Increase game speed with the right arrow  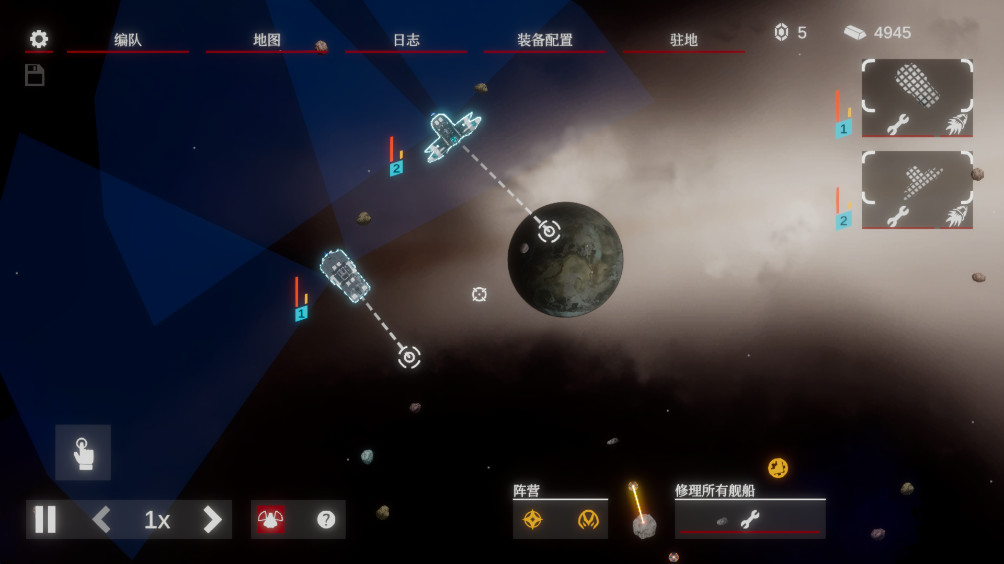click(x=212, y=520)
